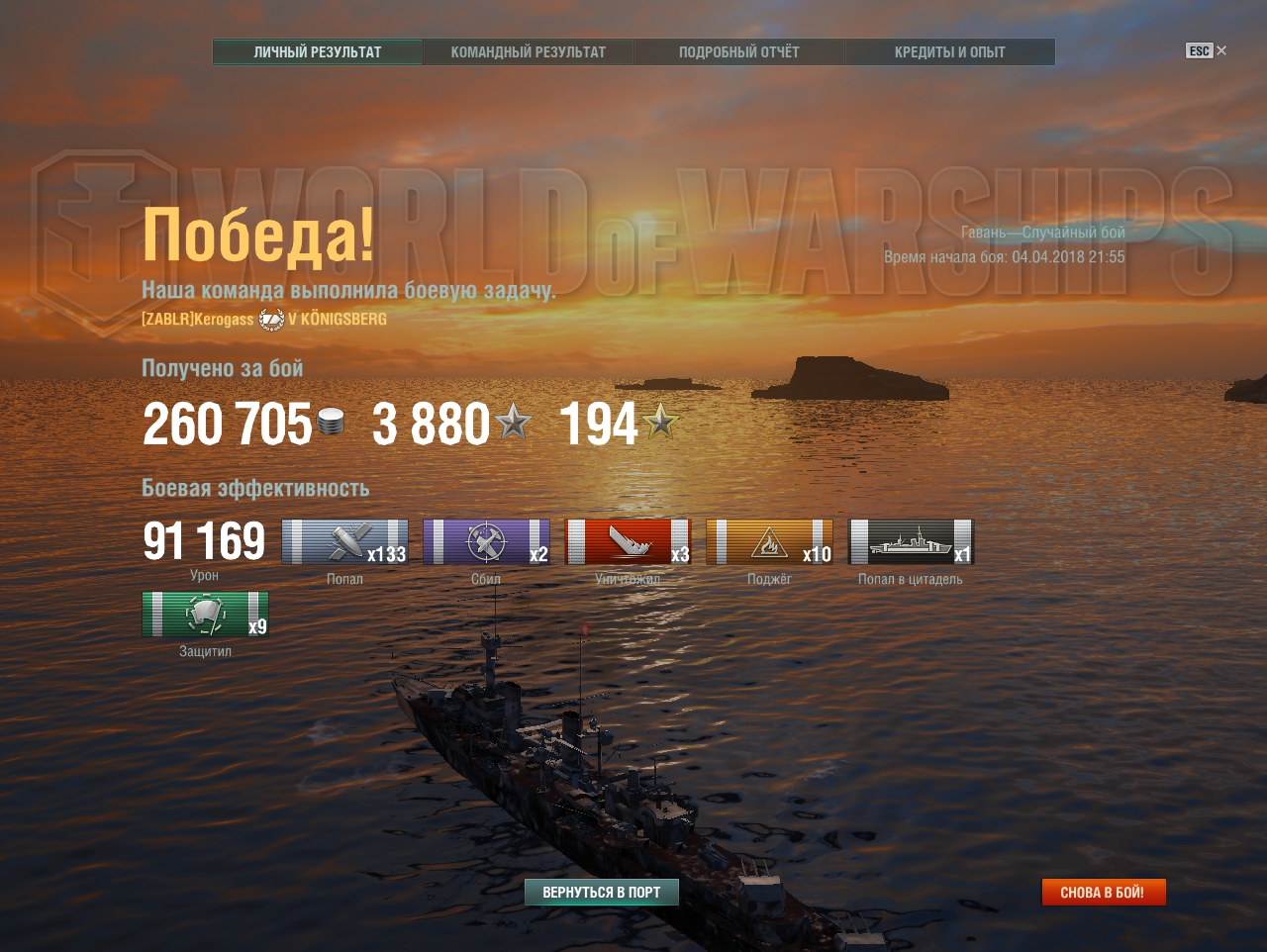Show the Подробный отчёт tab
The height and width of the screenshot is (952, 1267).
click(739, 52)
